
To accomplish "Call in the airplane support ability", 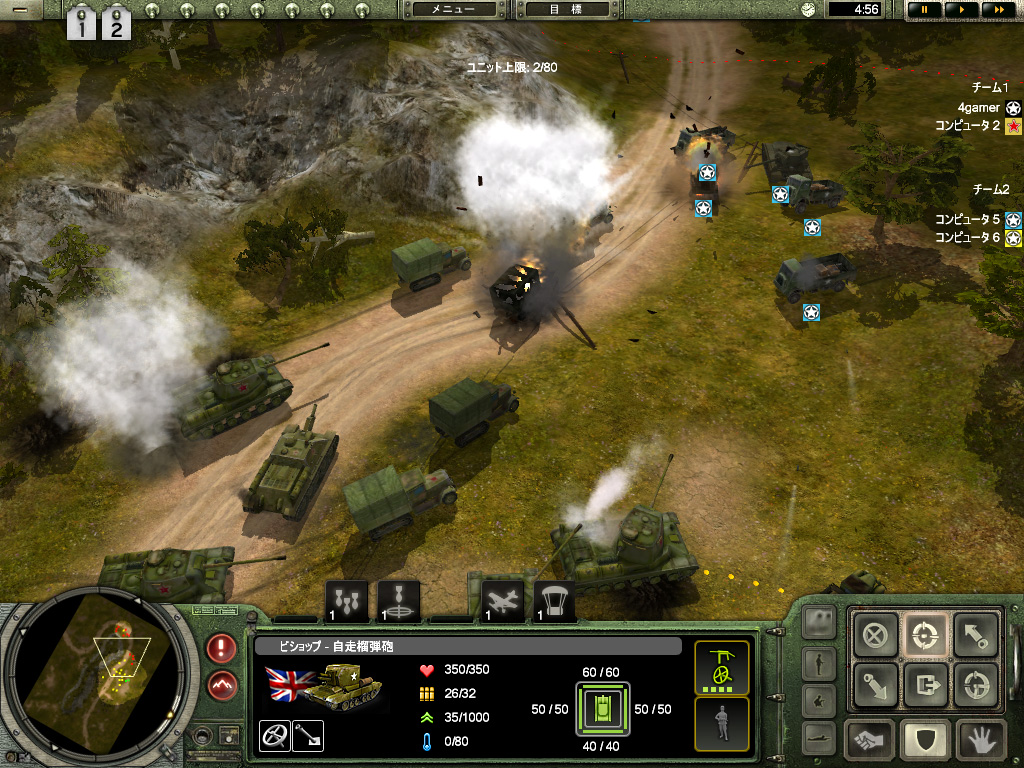I will [501, 601].
